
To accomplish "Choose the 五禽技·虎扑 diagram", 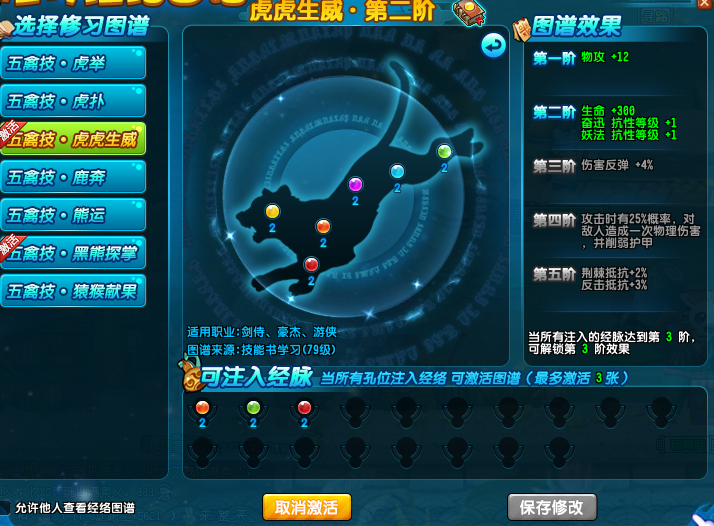I will [73, 101].
